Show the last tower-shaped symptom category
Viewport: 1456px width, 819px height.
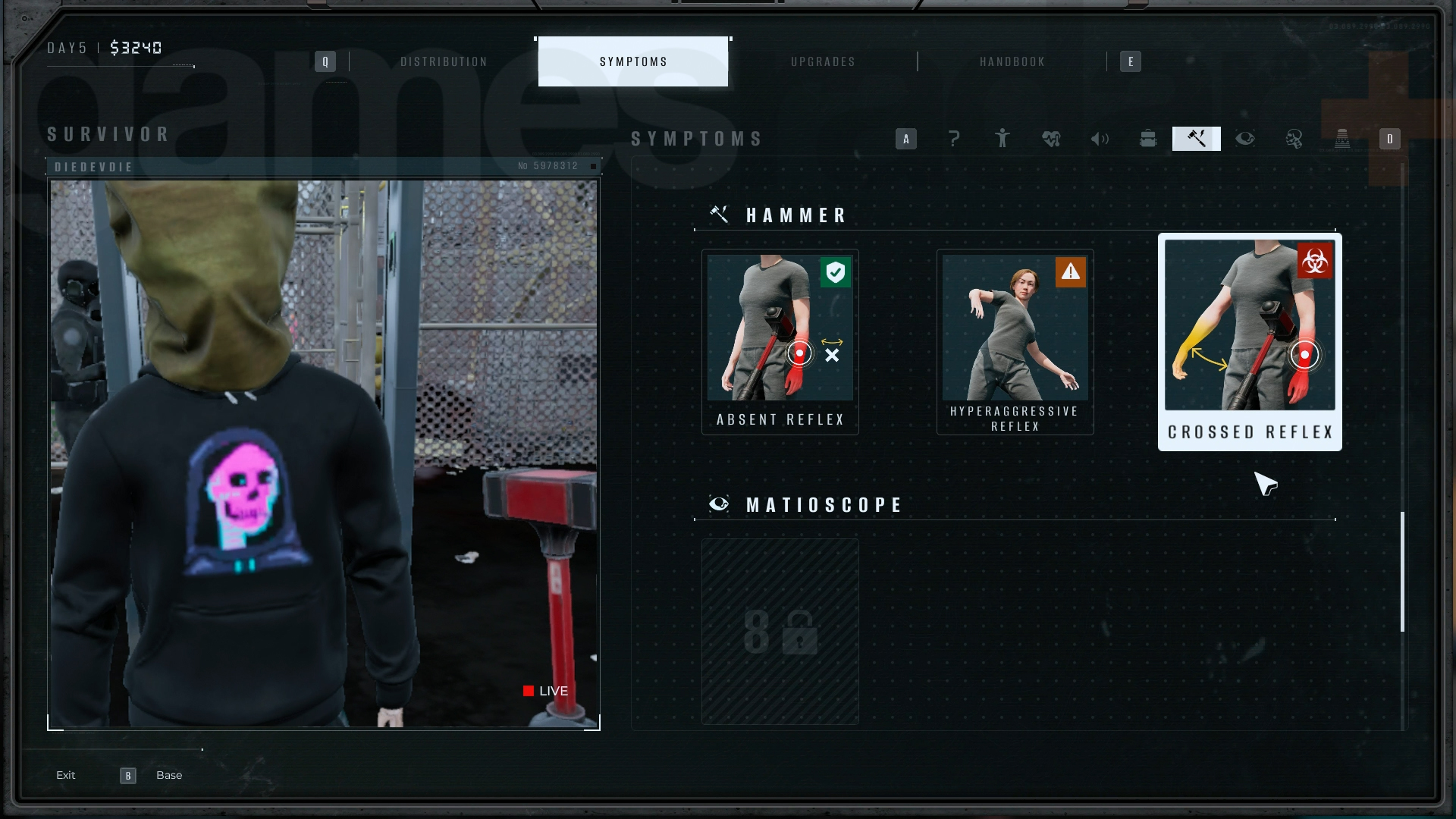(x=1342, y=139)
